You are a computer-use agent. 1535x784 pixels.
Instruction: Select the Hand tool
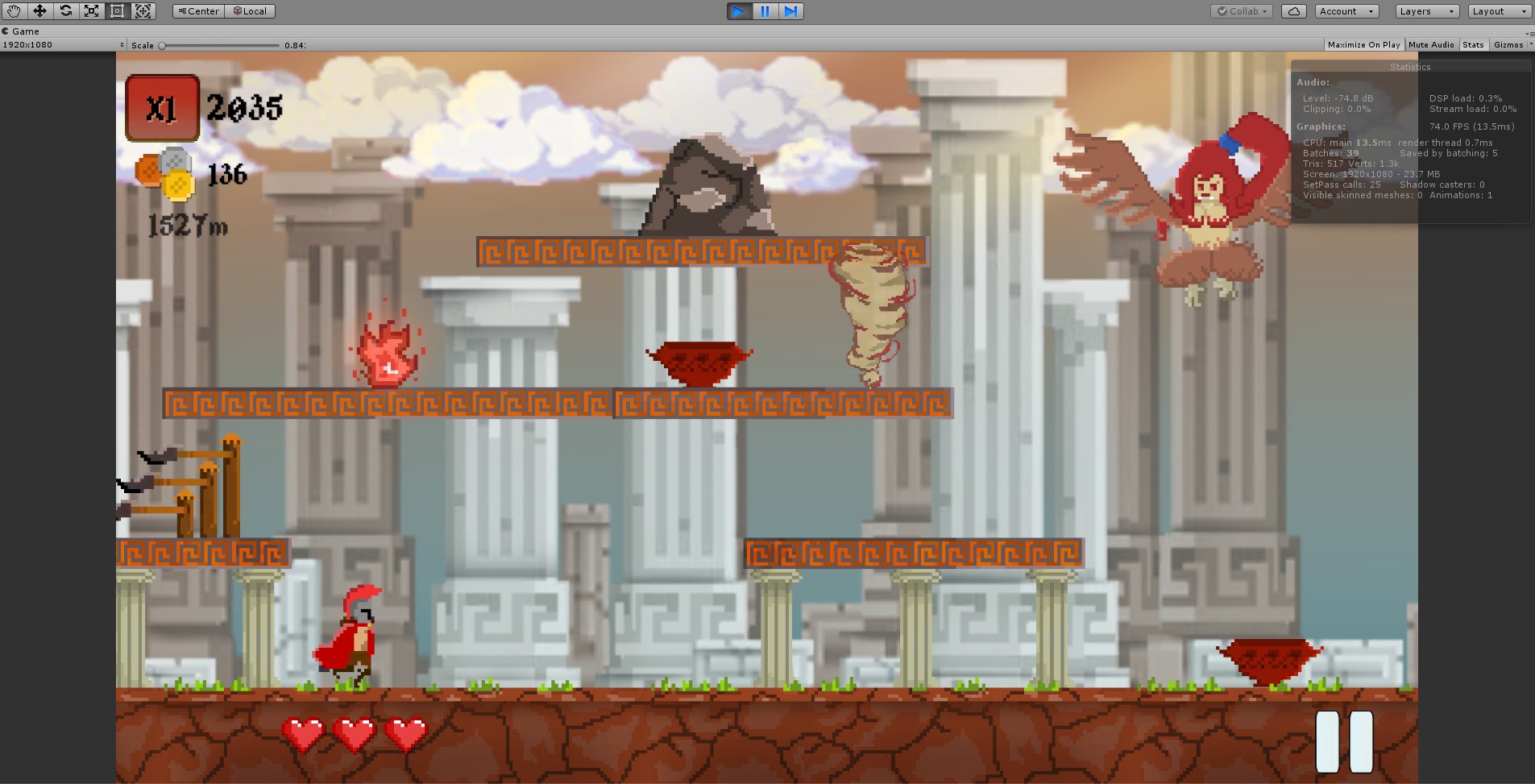[x=13, y=11]
